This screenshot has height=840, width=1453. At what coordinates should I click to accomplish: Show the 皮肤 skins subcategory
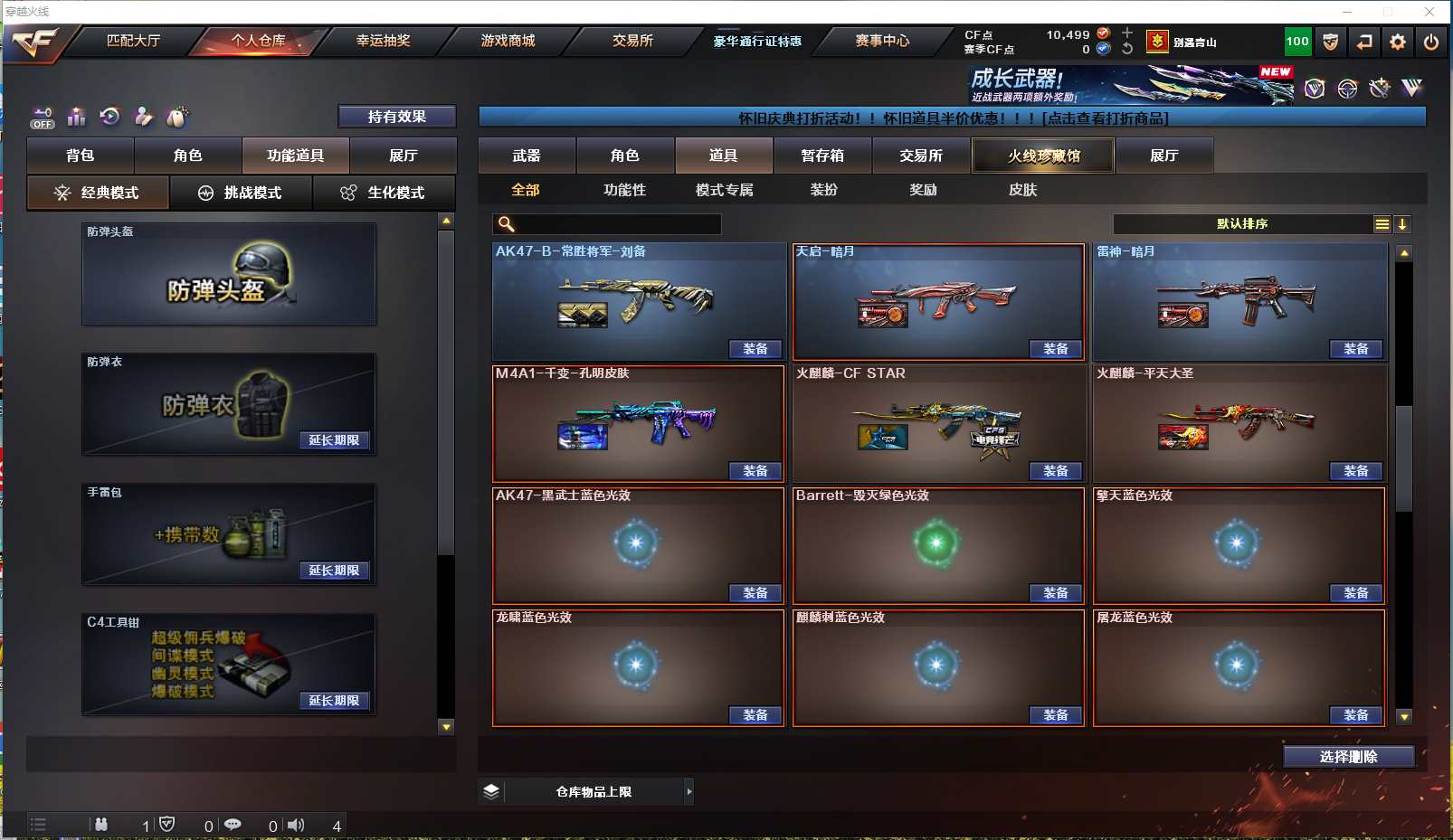coord(1022,190)
